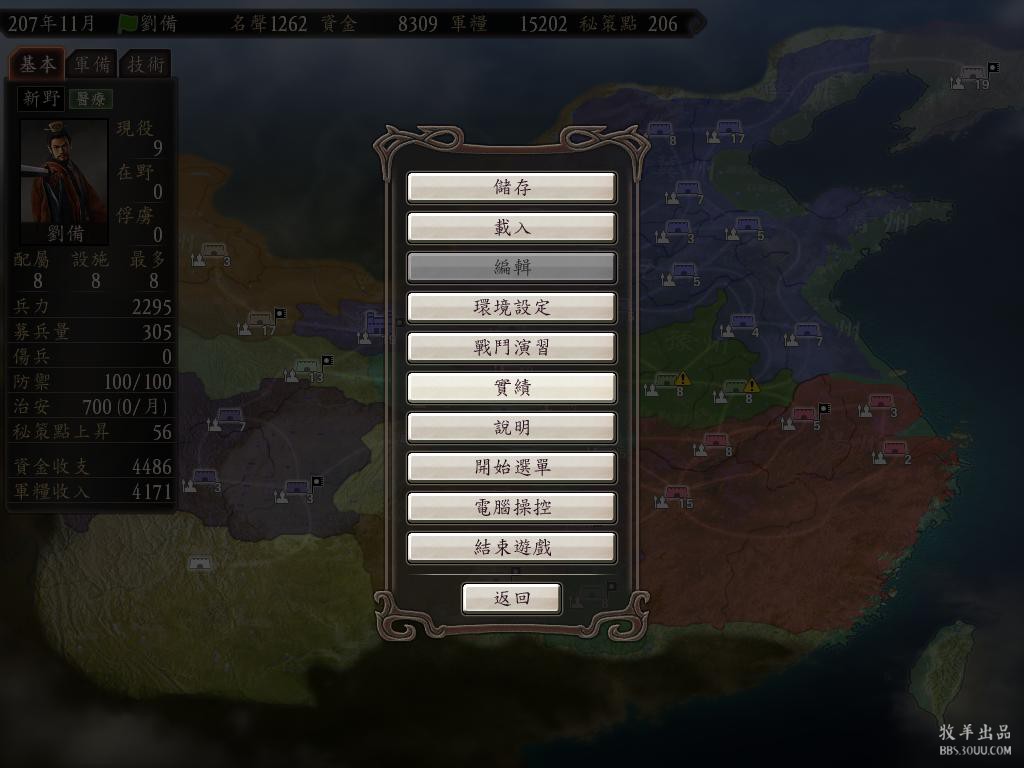1024x768 pixels.
Task: Open the 載入 load menu
Action: 512,228
